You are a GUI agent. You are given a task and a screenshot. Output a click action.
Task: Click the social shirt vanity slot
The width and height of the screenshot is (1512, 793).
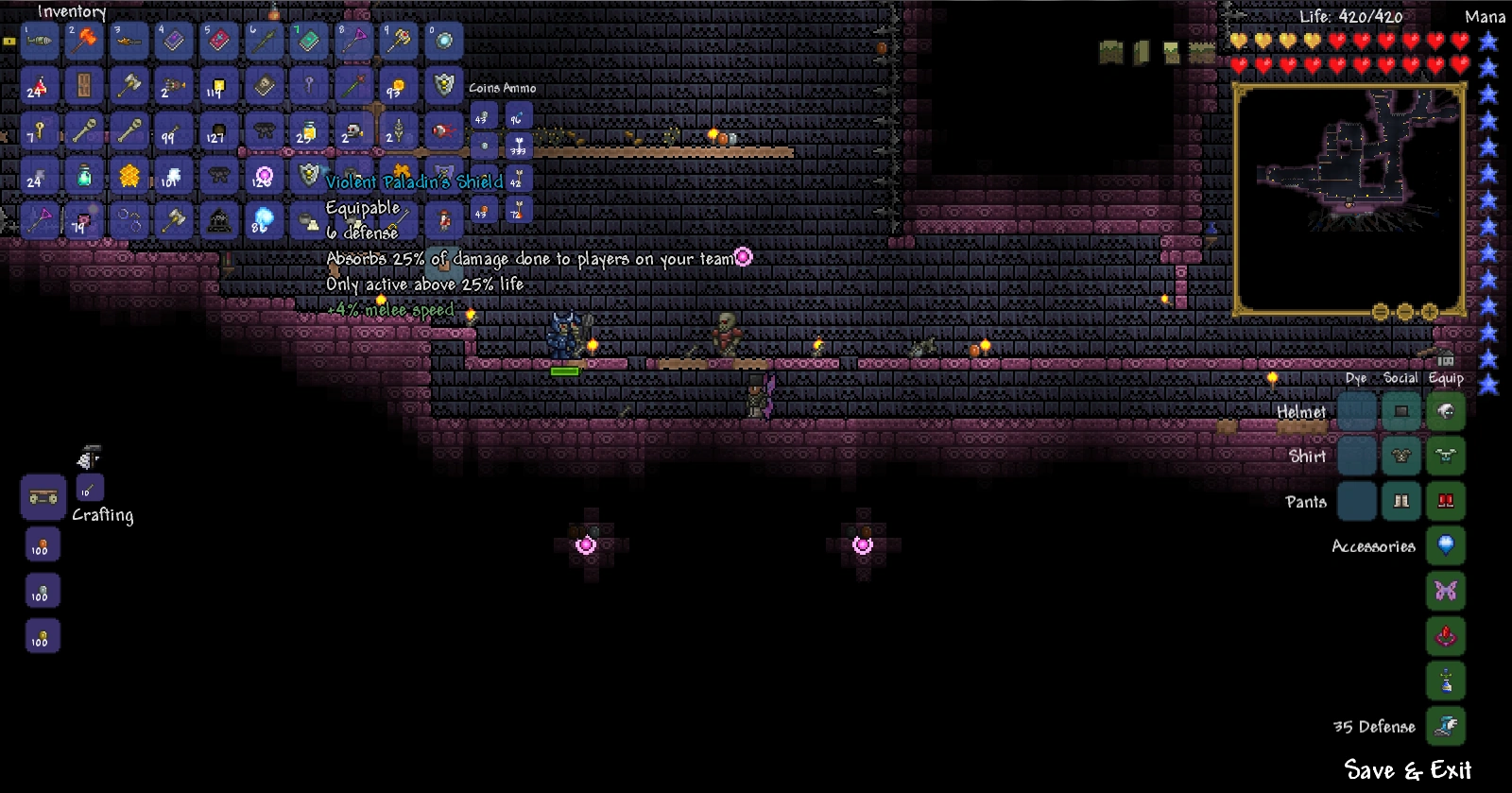(x=1401, y=456)
